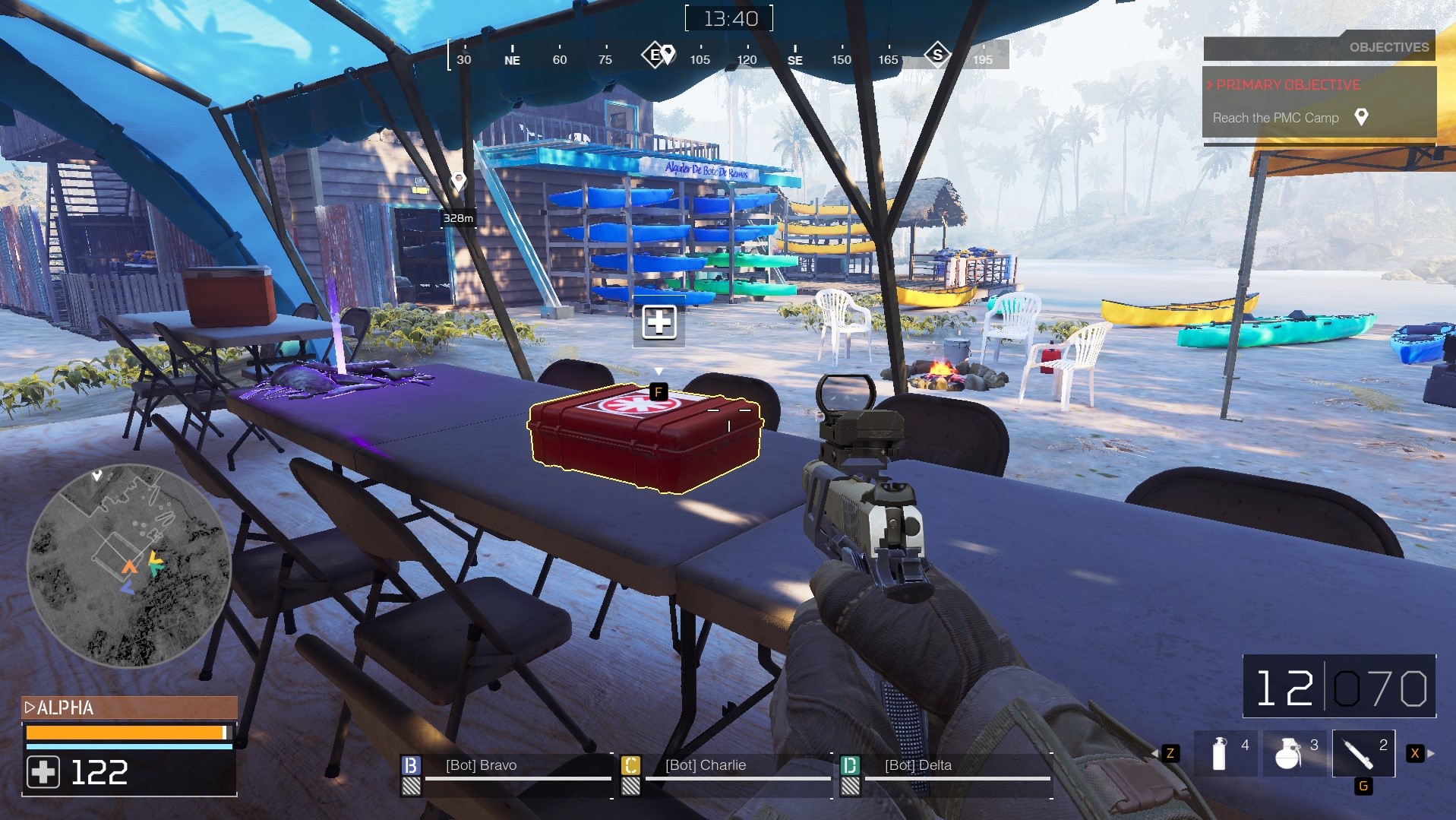Screen dimensions: 1456x820
Task: Click the 328m objective waypoint marker
Action: (458, 182)
